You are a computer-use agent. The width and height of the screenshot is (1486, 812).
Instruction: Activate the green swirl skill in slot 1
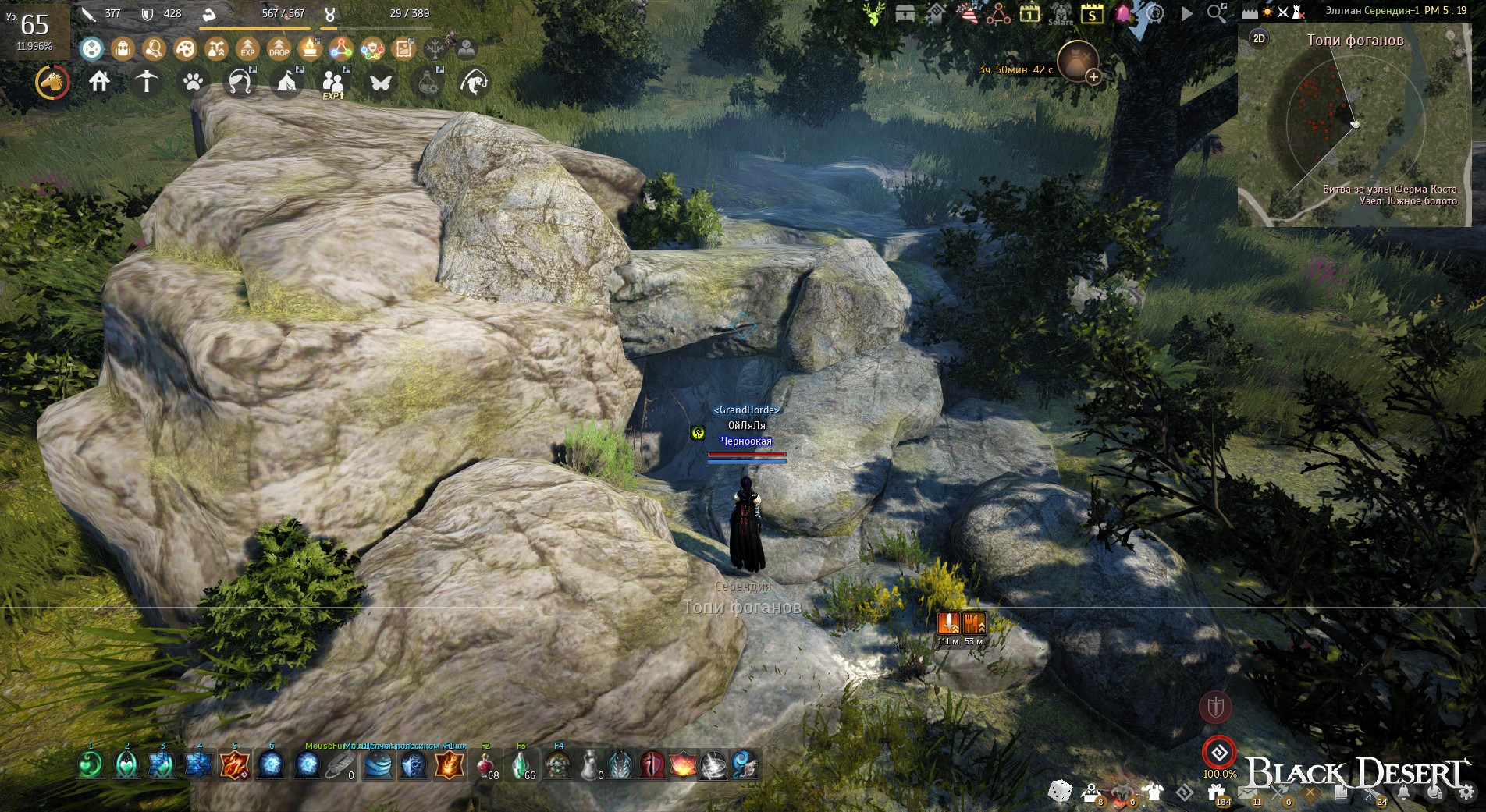point(91,765)
